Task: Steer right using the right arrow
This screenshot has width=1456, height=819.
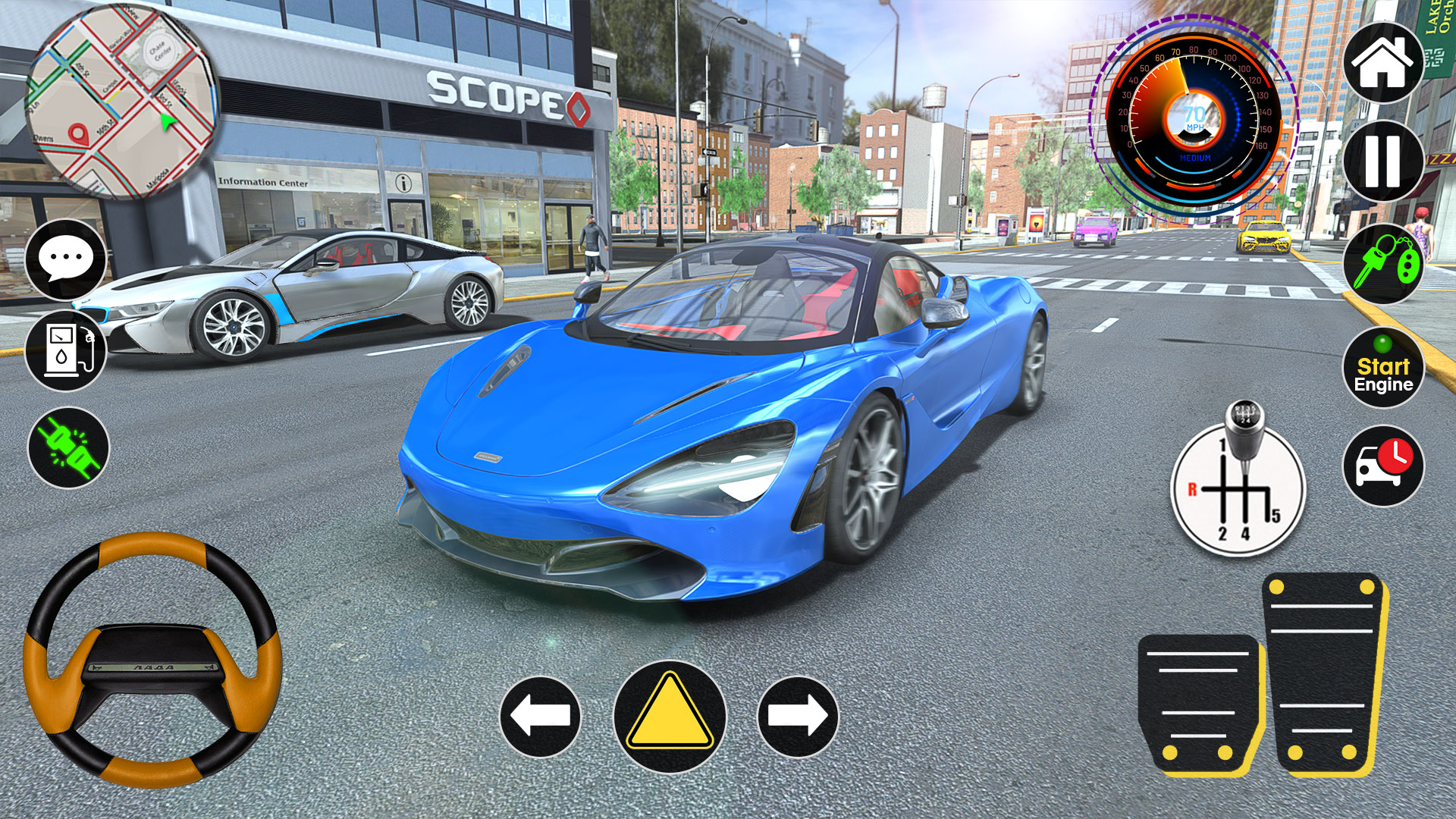Action: pos(798,717)
